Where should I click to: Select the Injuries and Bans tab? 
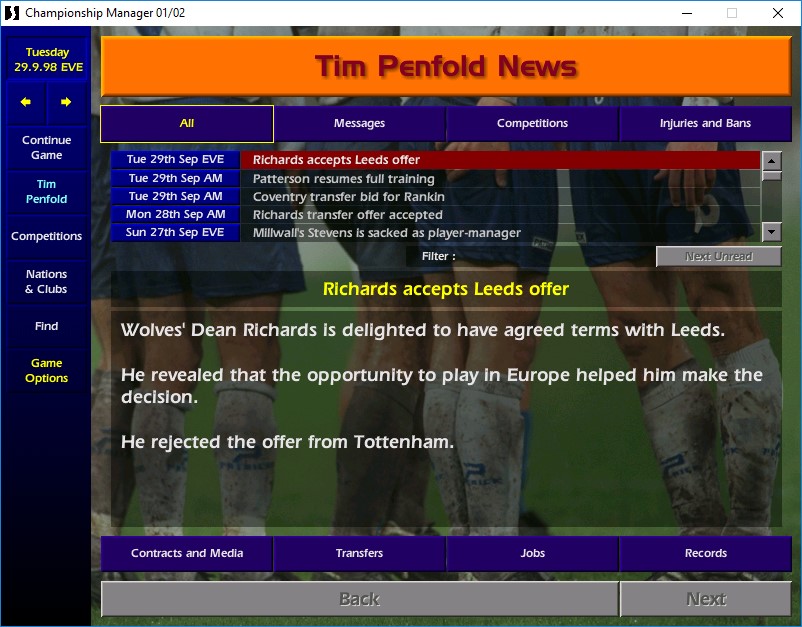coord(705,124)
